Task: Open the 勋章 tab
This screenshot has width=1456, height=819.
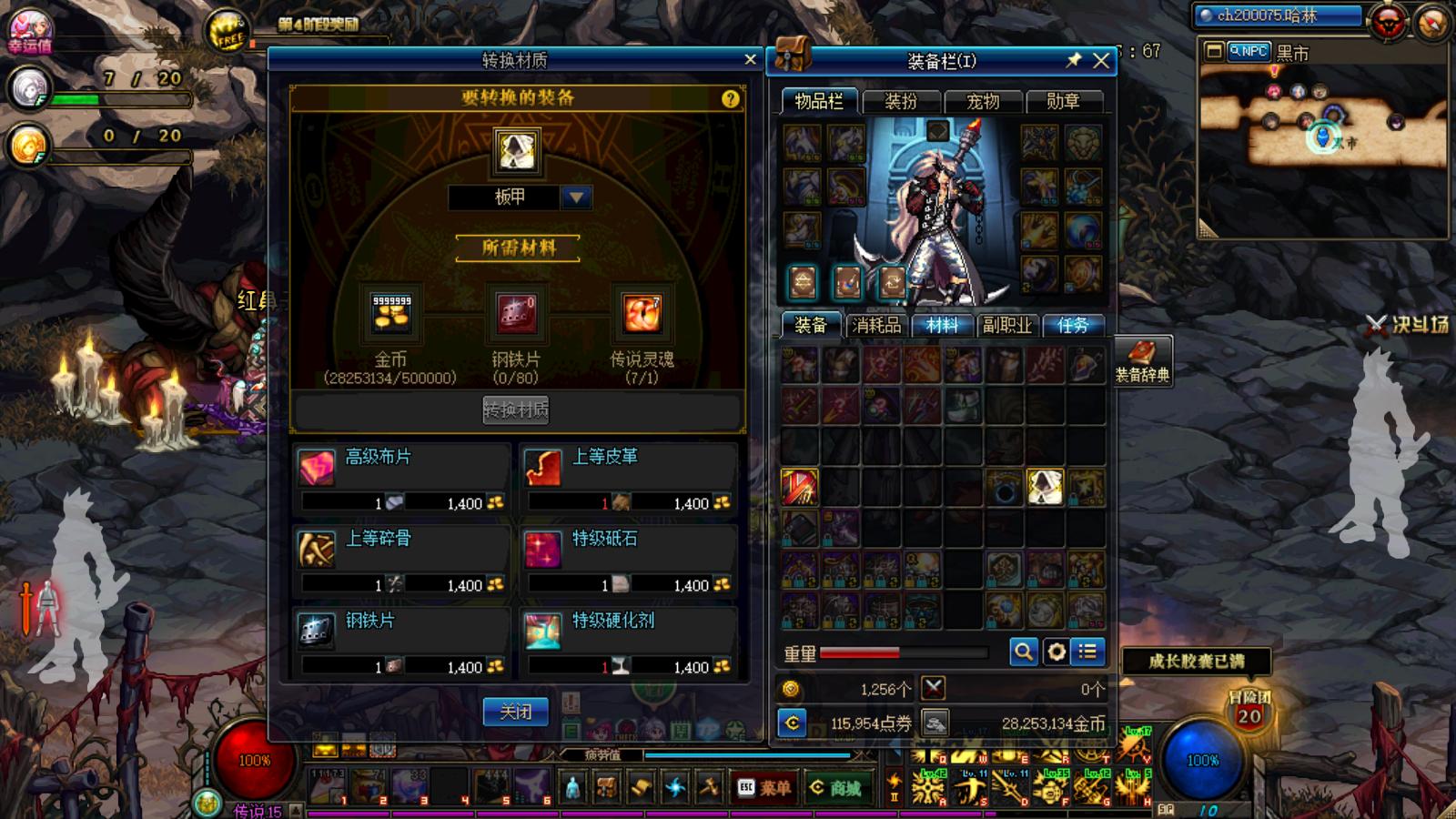Action: point(1062,101)
